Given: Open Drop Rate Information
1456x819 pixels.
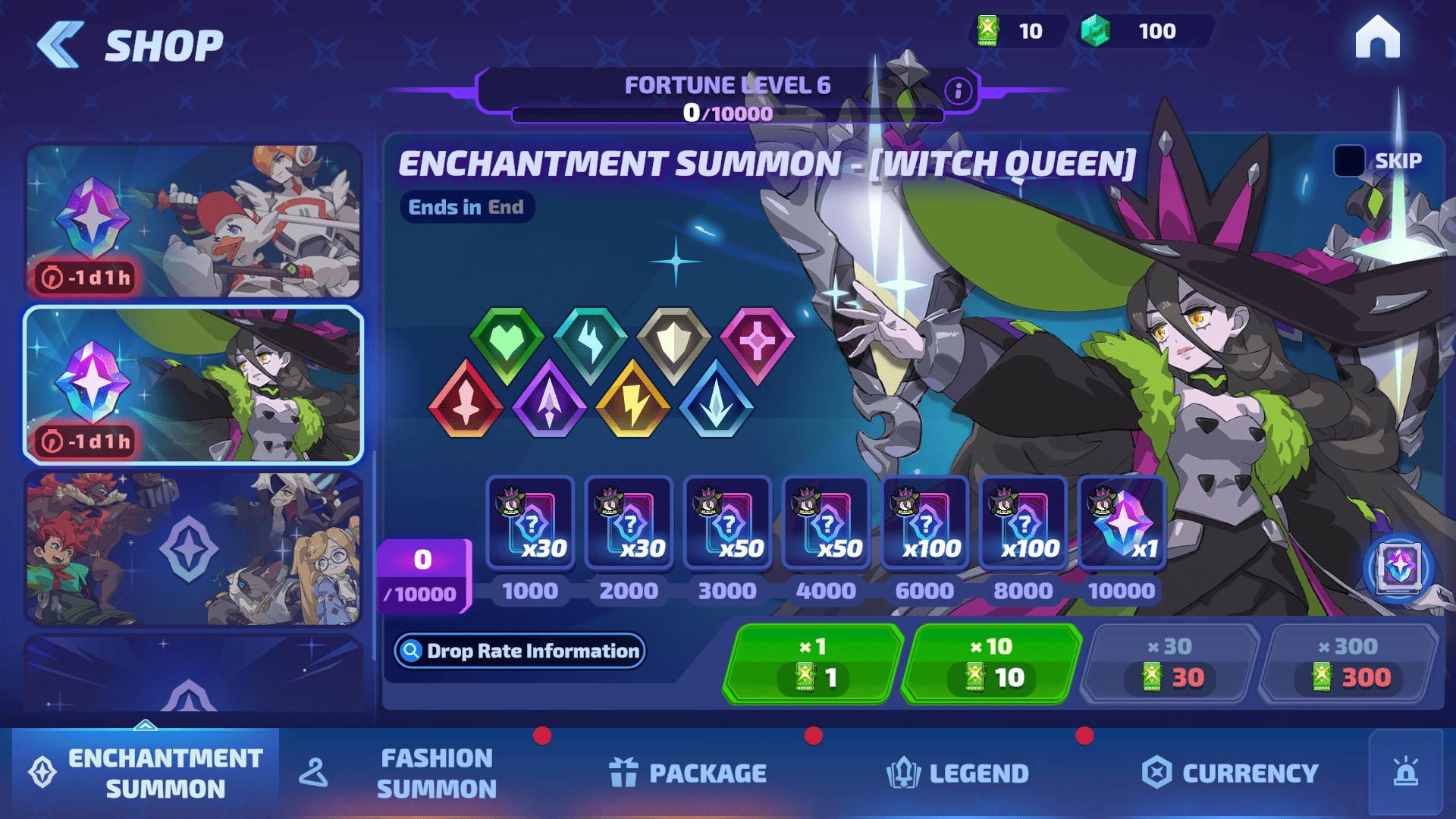Looking at the screenshot, I should 520,651.
